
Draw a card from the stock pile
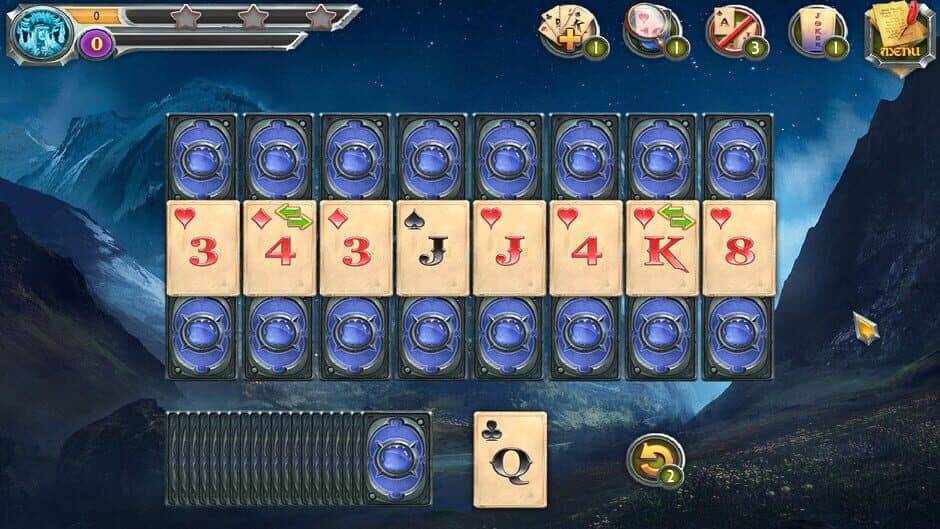397,458
